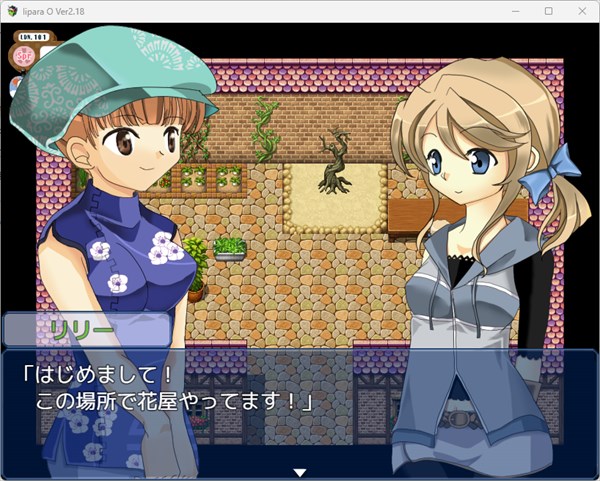Maximize the game window
Viewport: 600px width, 481px height.
(548, 11)
